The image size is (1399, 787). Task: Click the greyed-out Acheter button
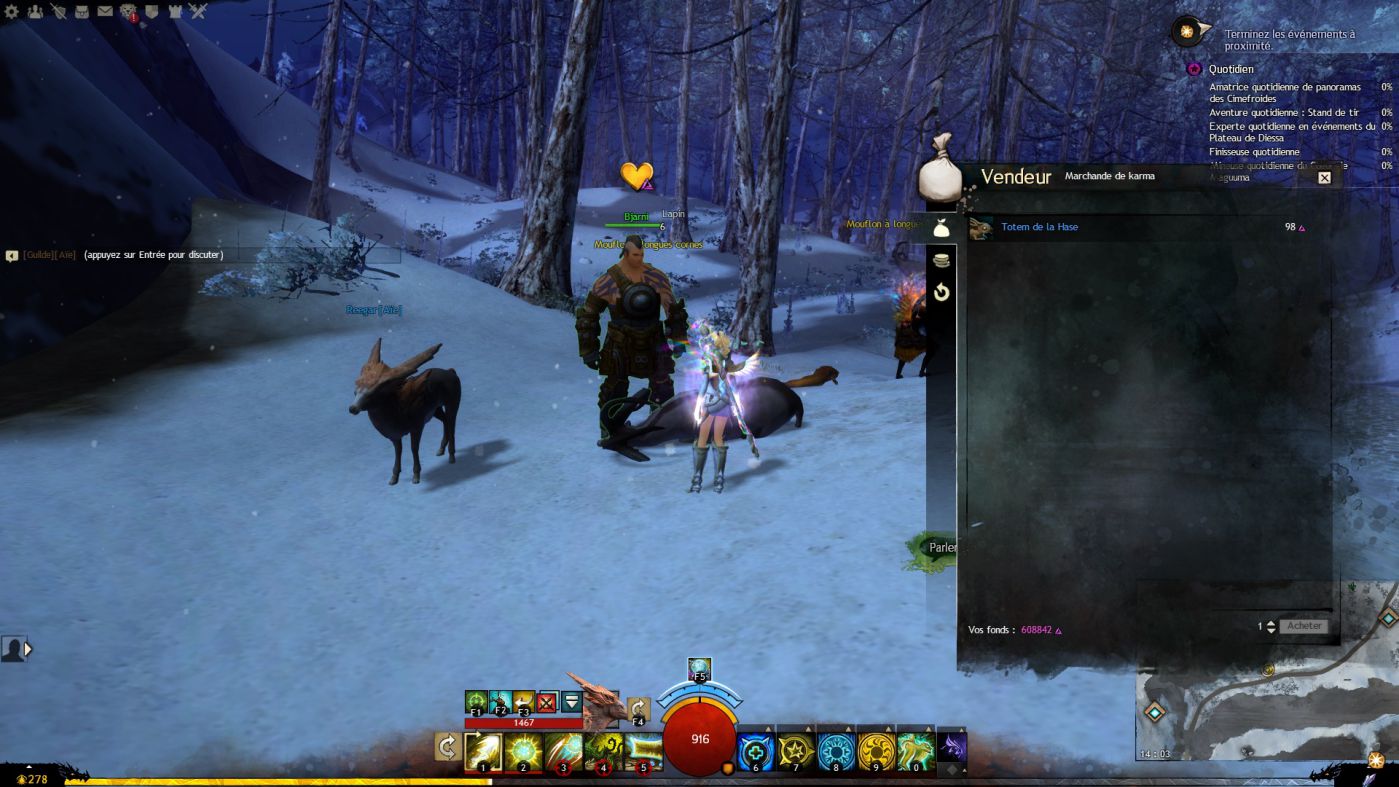pos(1304,626)
